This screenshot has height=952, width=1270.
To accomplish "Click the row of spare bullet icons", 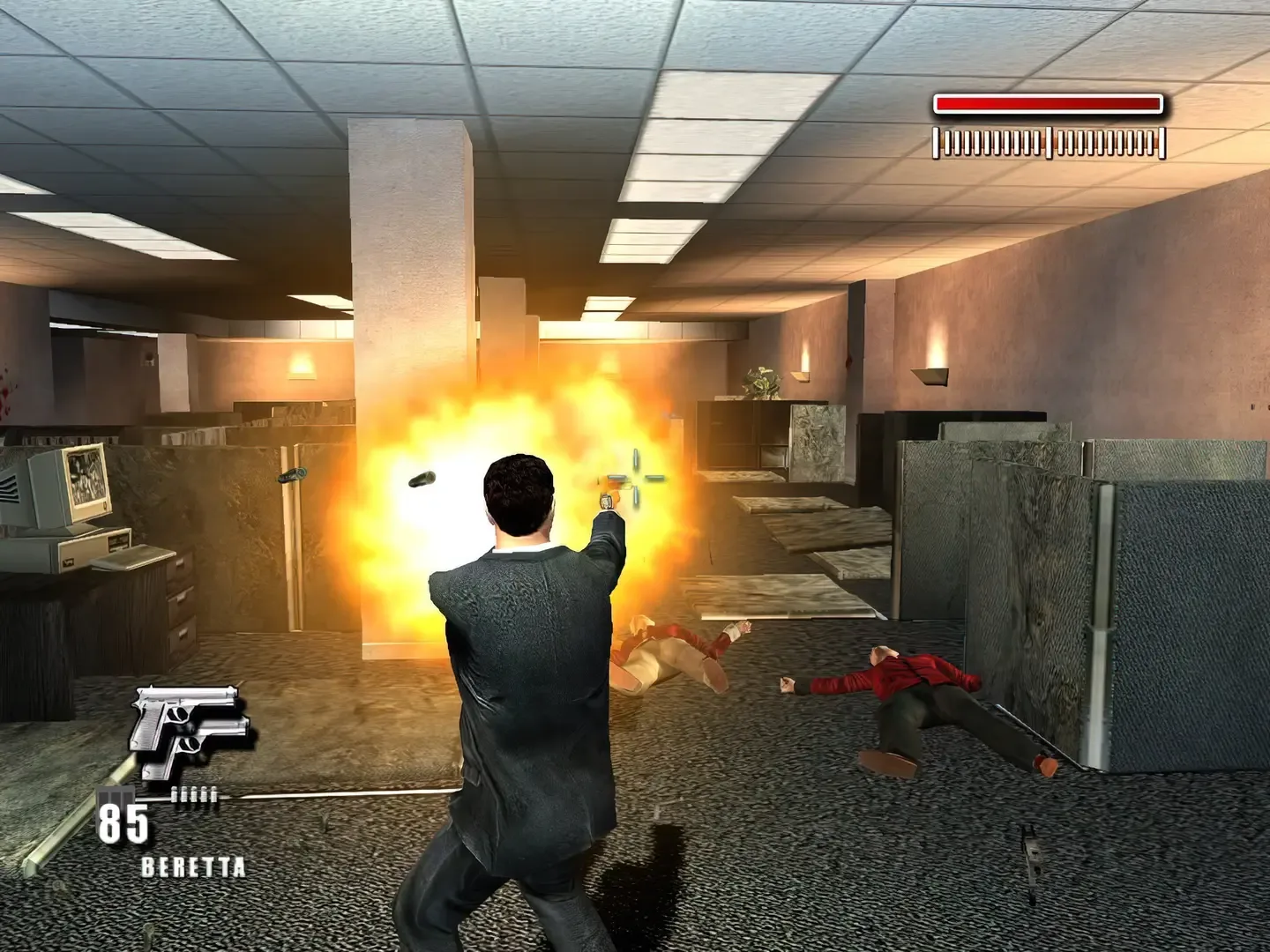I will point(196,795).
